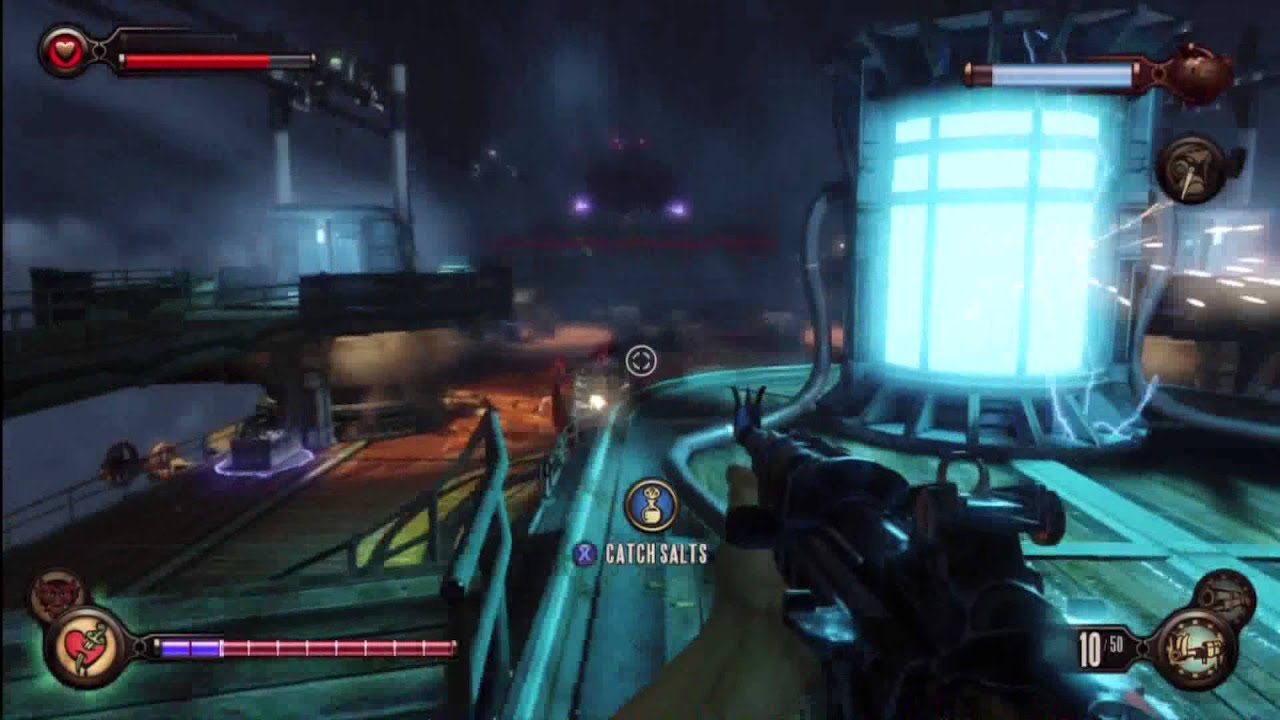Select the heart-and-dagger vigor icon
Screen dimensions: 1280x720
pyautogui.click(x=85, y=646)
